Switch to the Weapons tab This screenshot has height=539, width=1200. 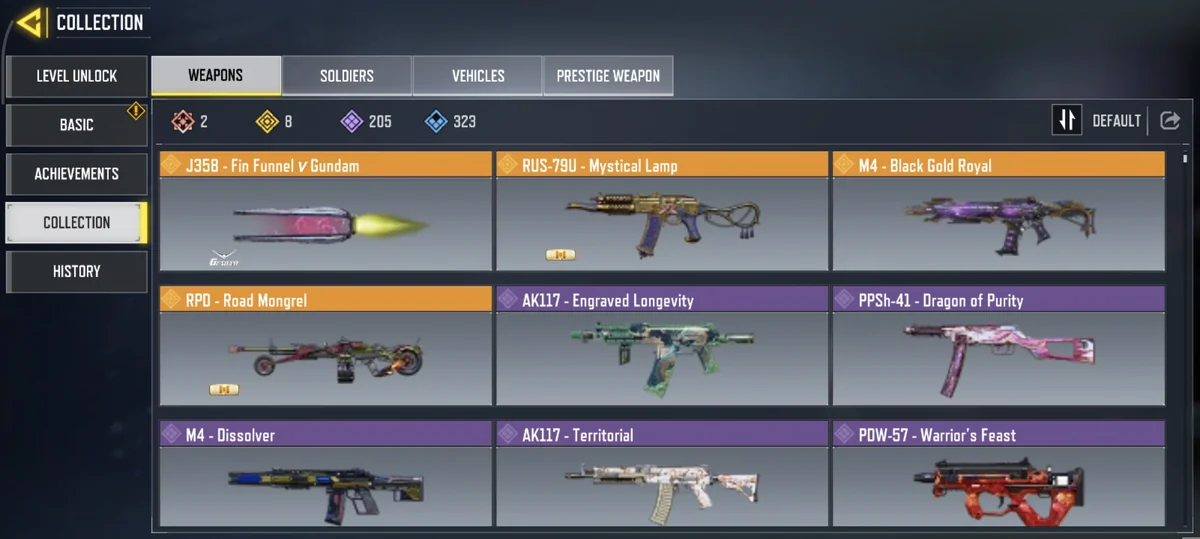coord(215,76)
